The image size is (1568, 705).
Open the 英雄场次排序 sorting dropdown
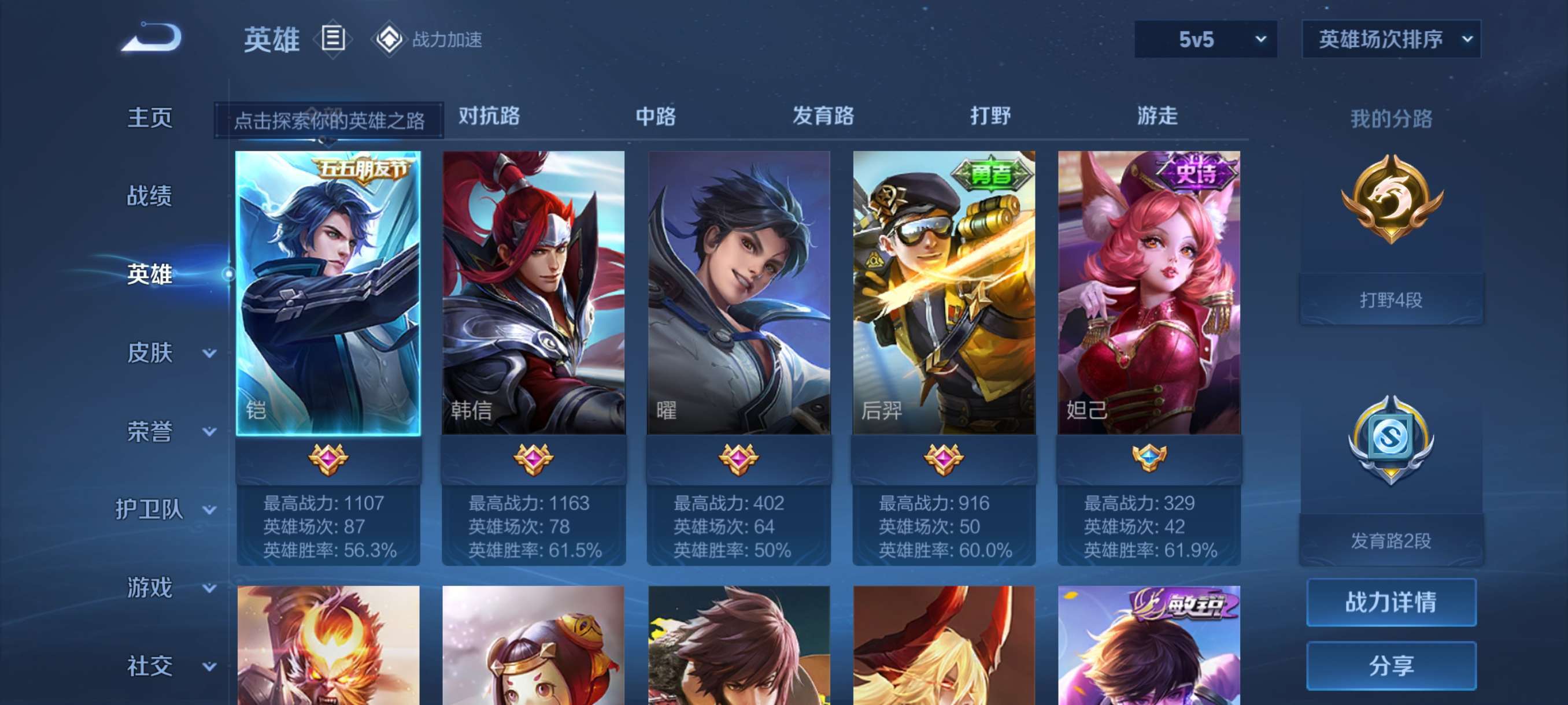coord(1390,39)
